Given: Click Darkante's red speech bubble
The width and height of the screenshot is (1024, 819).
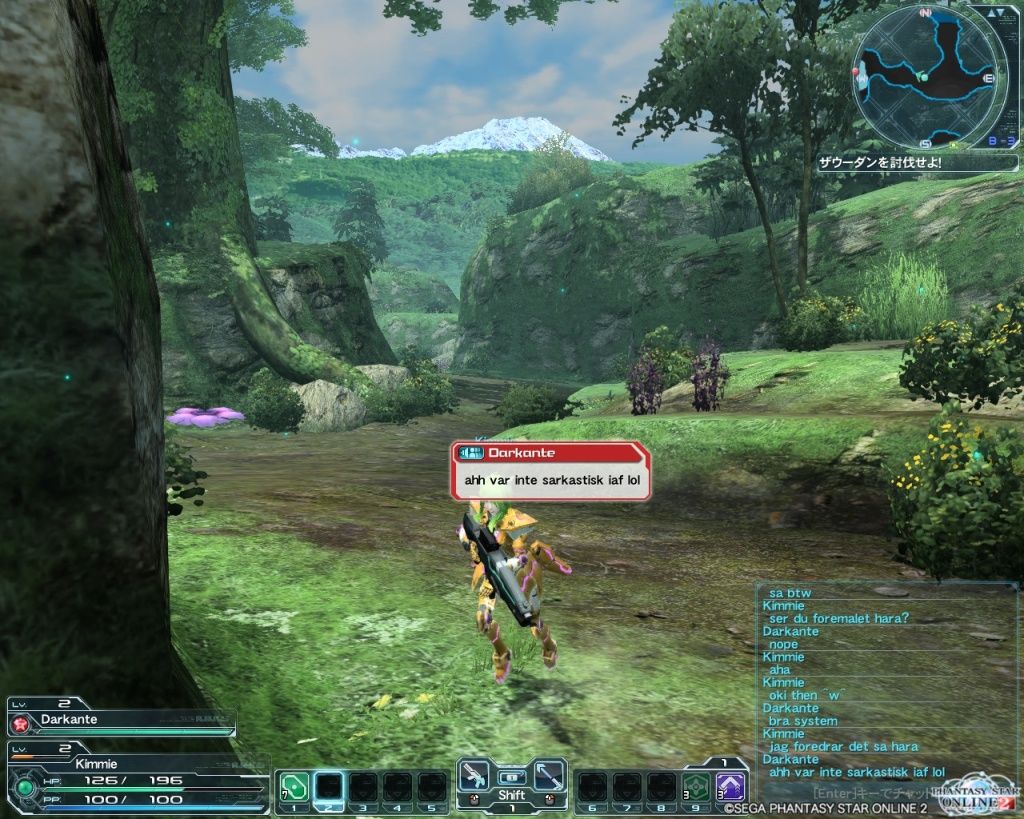Looking at the screenshot, I should (x=550, y=472).
